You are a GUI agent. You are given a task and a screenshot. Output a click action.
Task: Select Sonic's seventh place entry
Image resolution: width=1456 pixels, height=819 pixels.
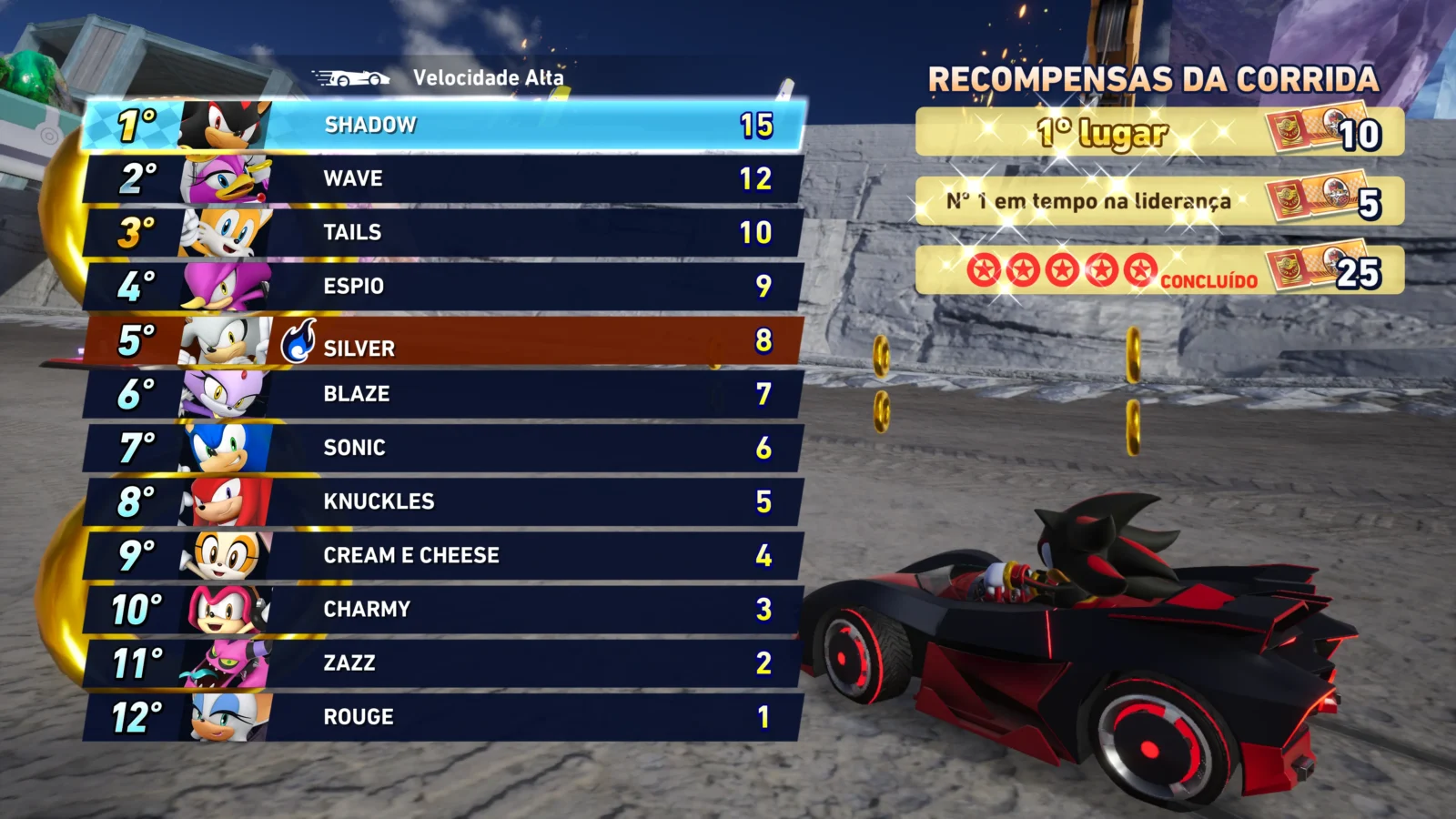[x=444, y=448]
